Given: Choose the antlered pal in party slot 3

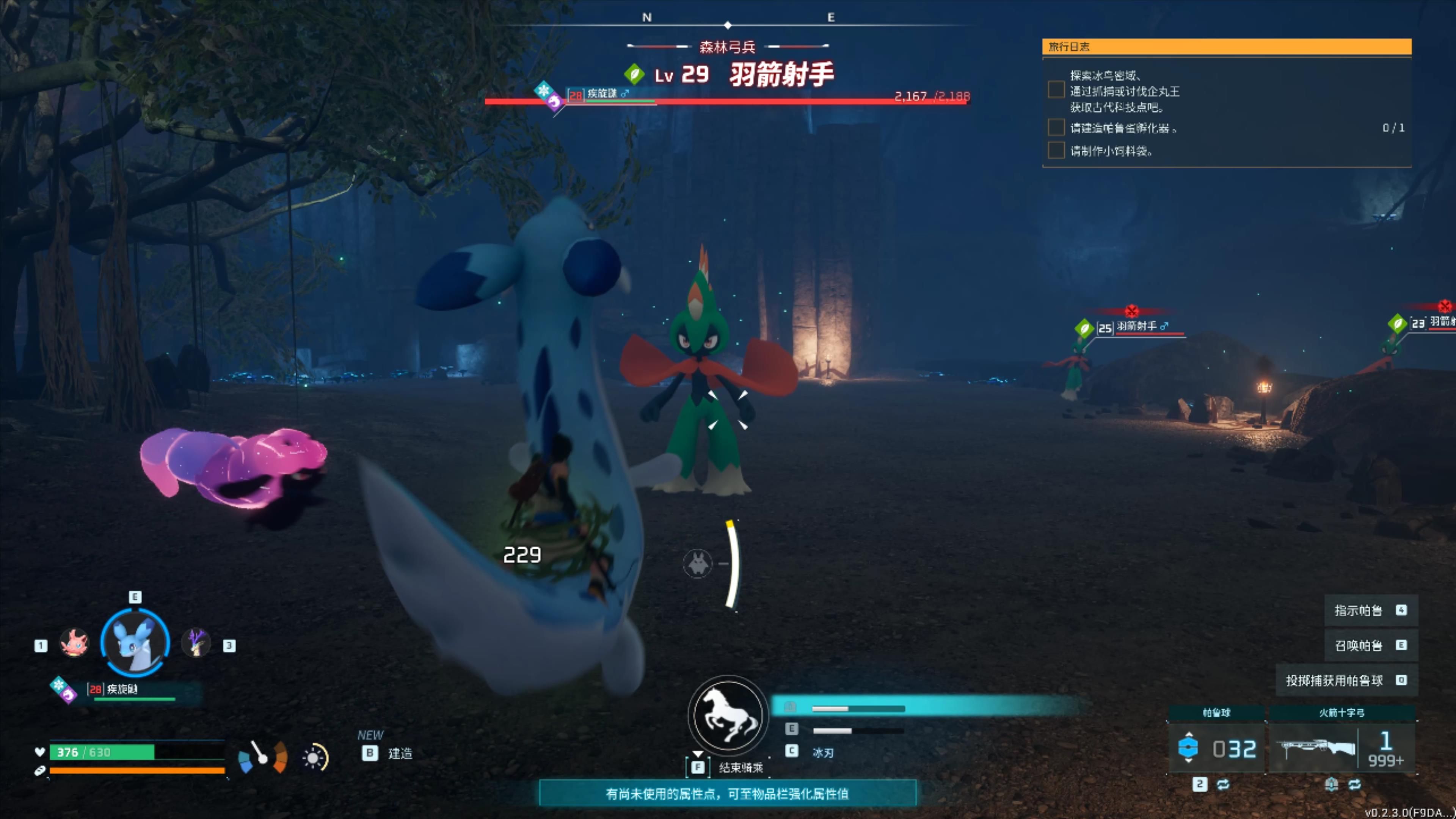Looking at the screenshot, I should point(196,644).
